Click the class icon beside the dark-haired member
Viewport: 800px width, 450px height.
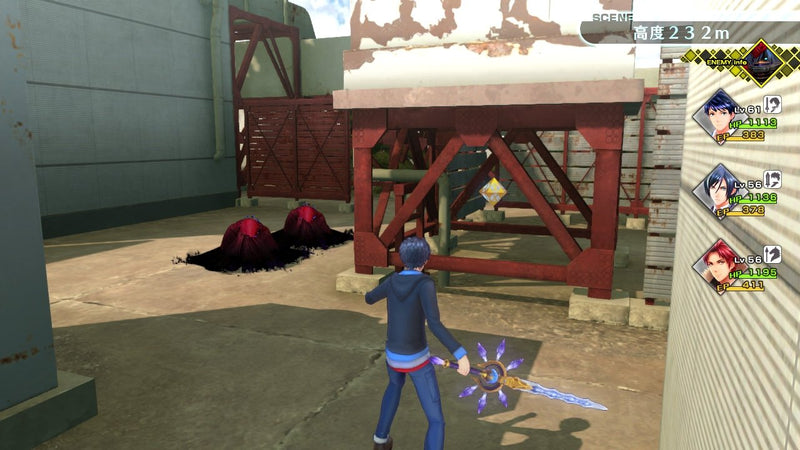(x=771, y=179)
